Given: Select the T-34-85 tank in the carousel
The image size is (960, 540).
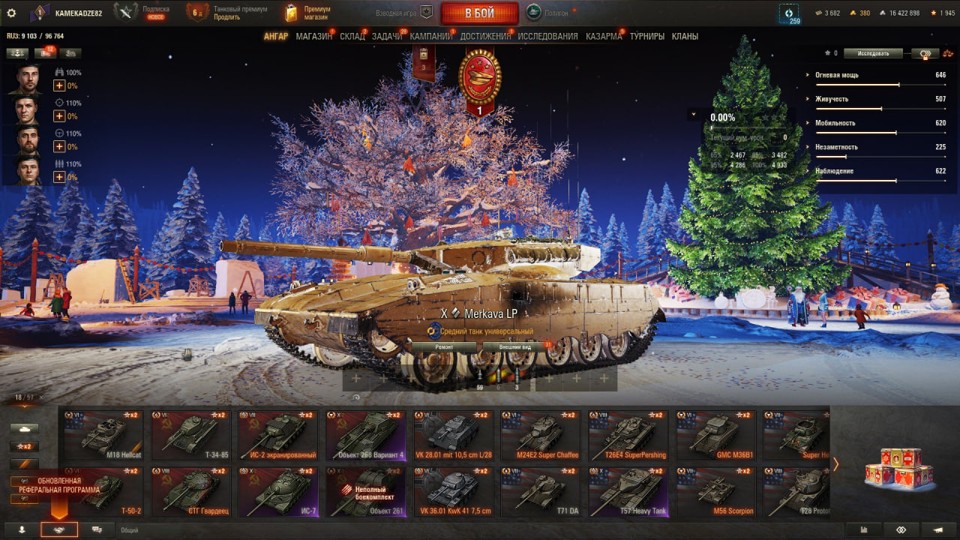Looking at the screenshot, I should coord(191,434).
